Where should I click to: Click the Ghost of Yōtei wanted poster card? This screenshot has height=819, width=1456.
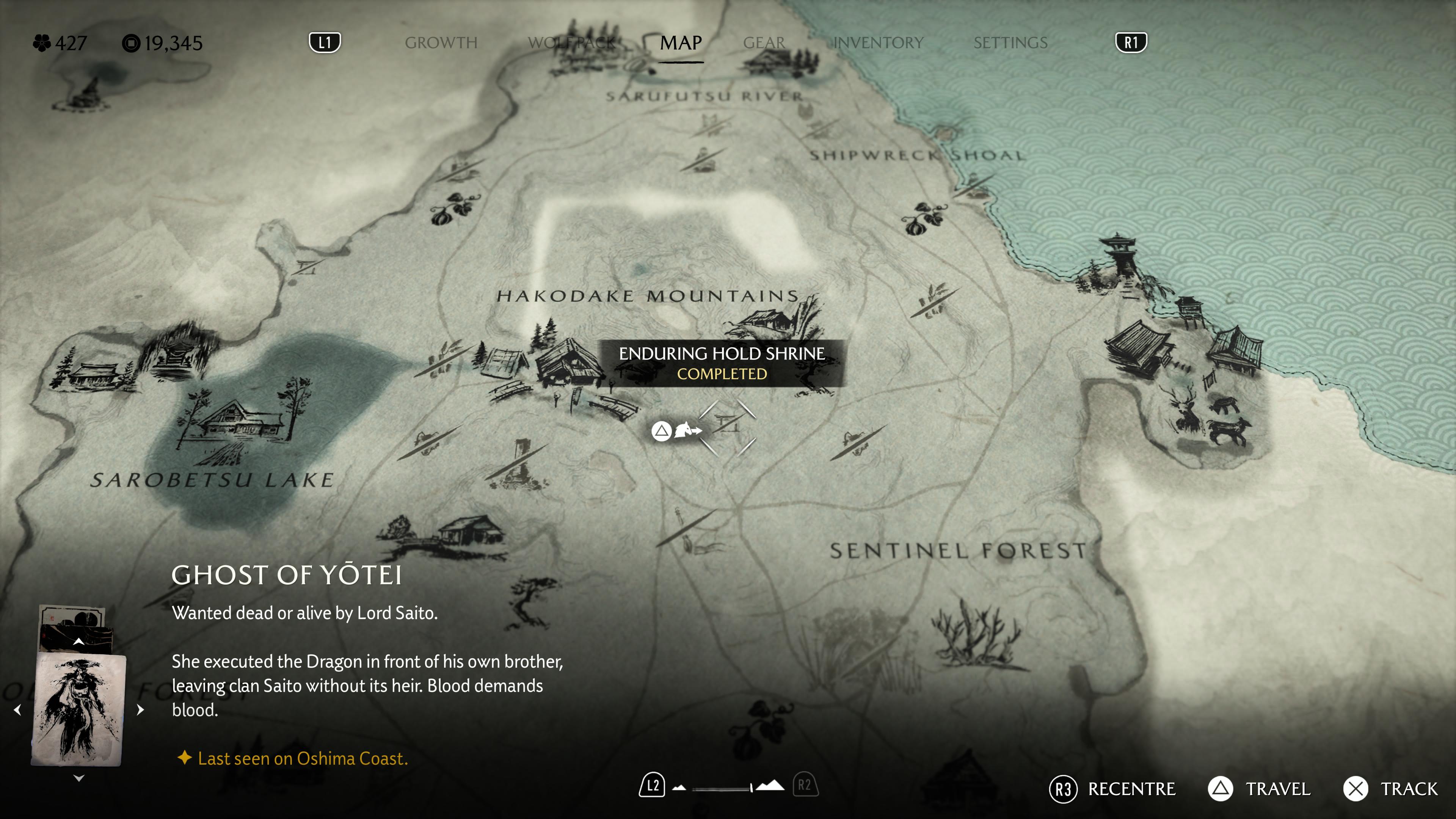(x=78, y=709)
